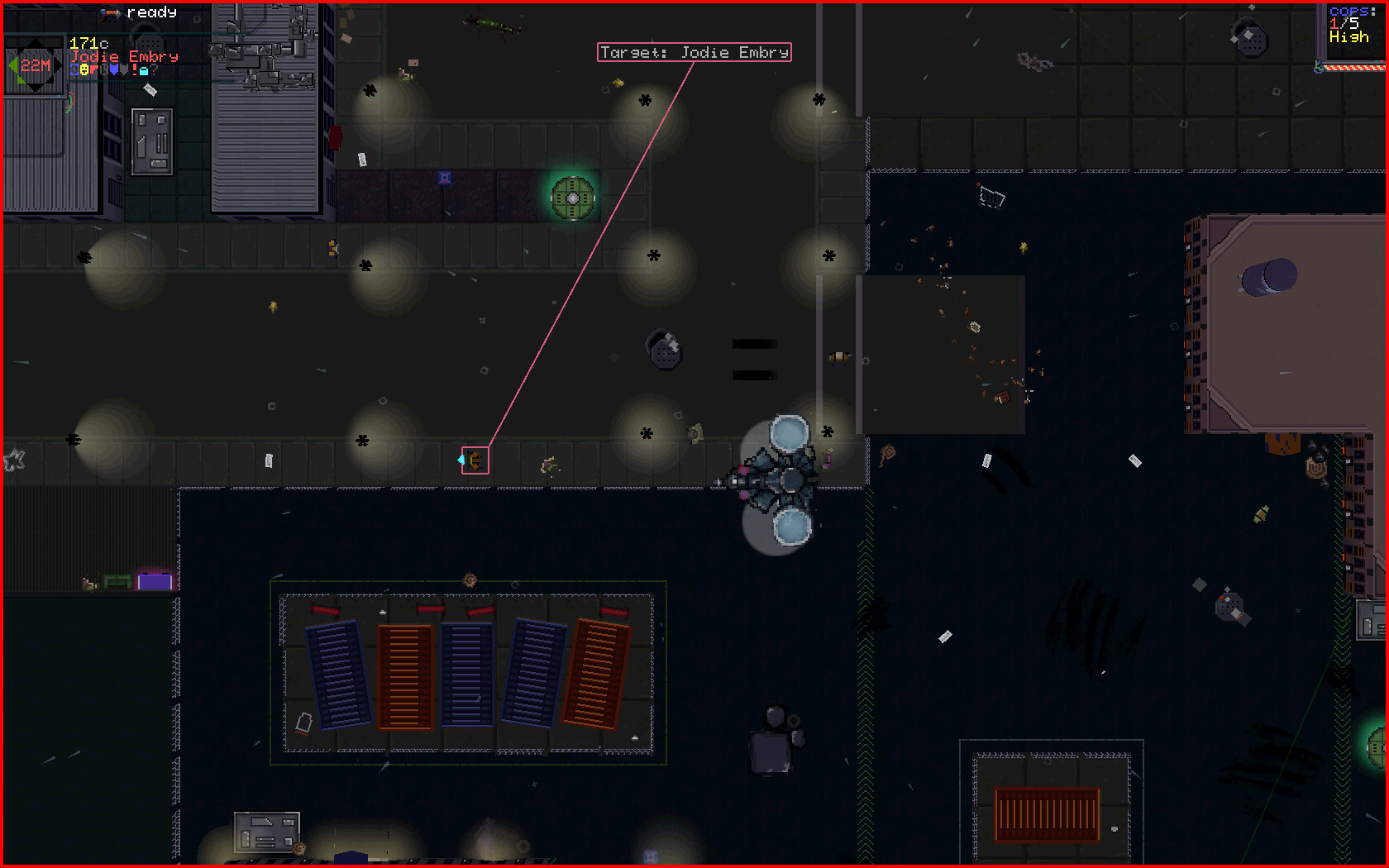Screen dimensions: 1389x868
Task: Click the "22M" distance indicator on the compass
Action: [x=36, y=64]
